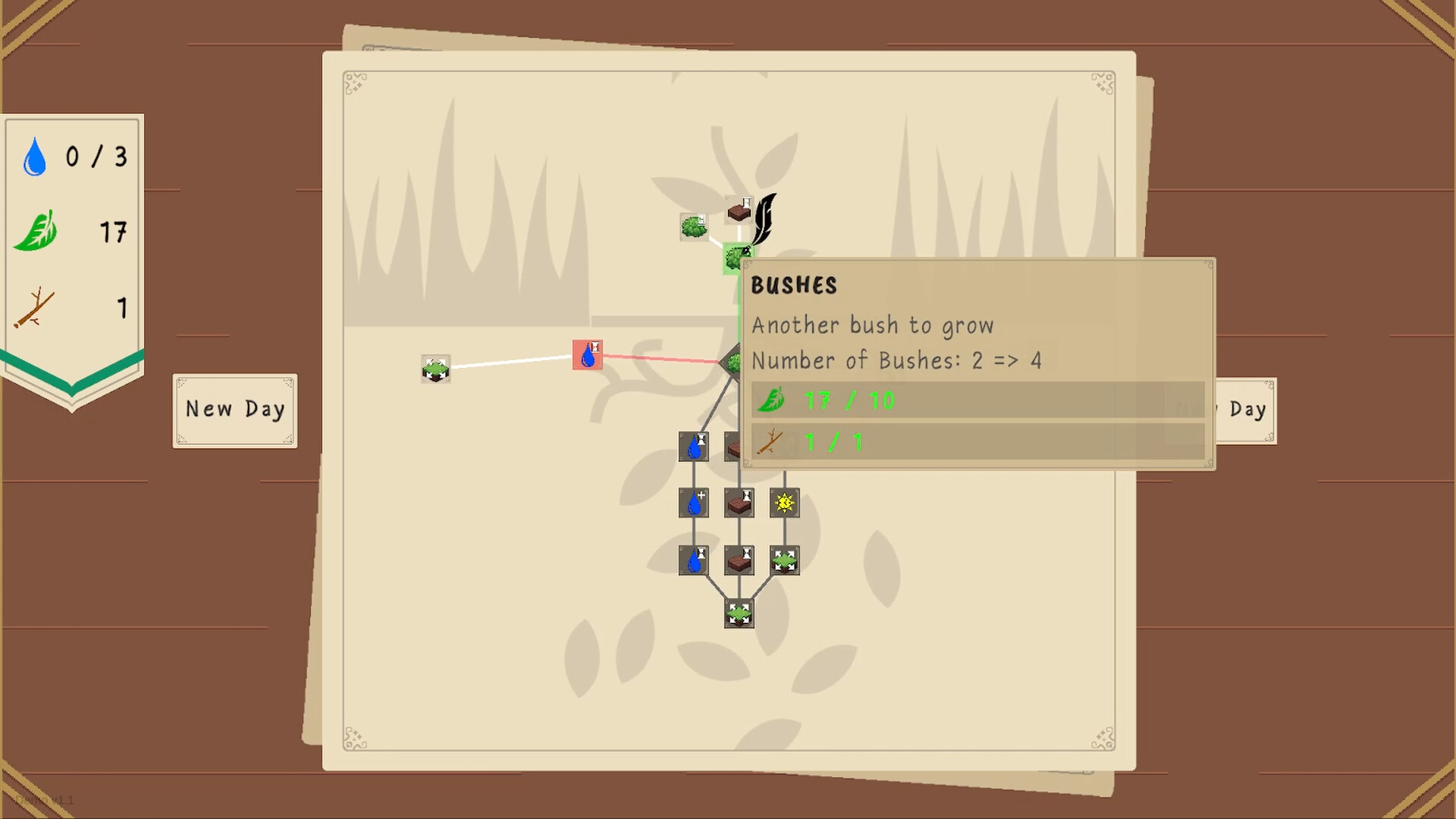Viewport: 1456px width, 819px height.
Task: Click the version number in bottom-left corner
Action: click(x=45, y=799)
